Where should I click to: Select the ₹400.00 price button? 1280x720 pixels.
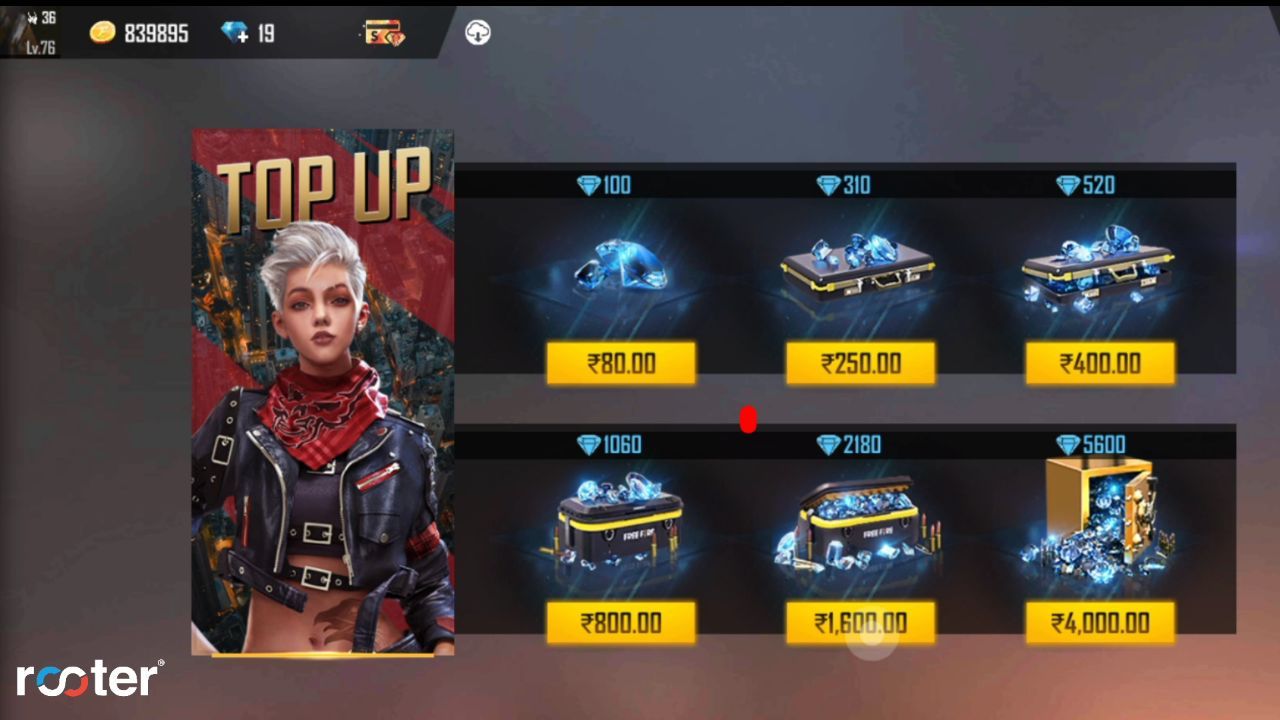1100,363
